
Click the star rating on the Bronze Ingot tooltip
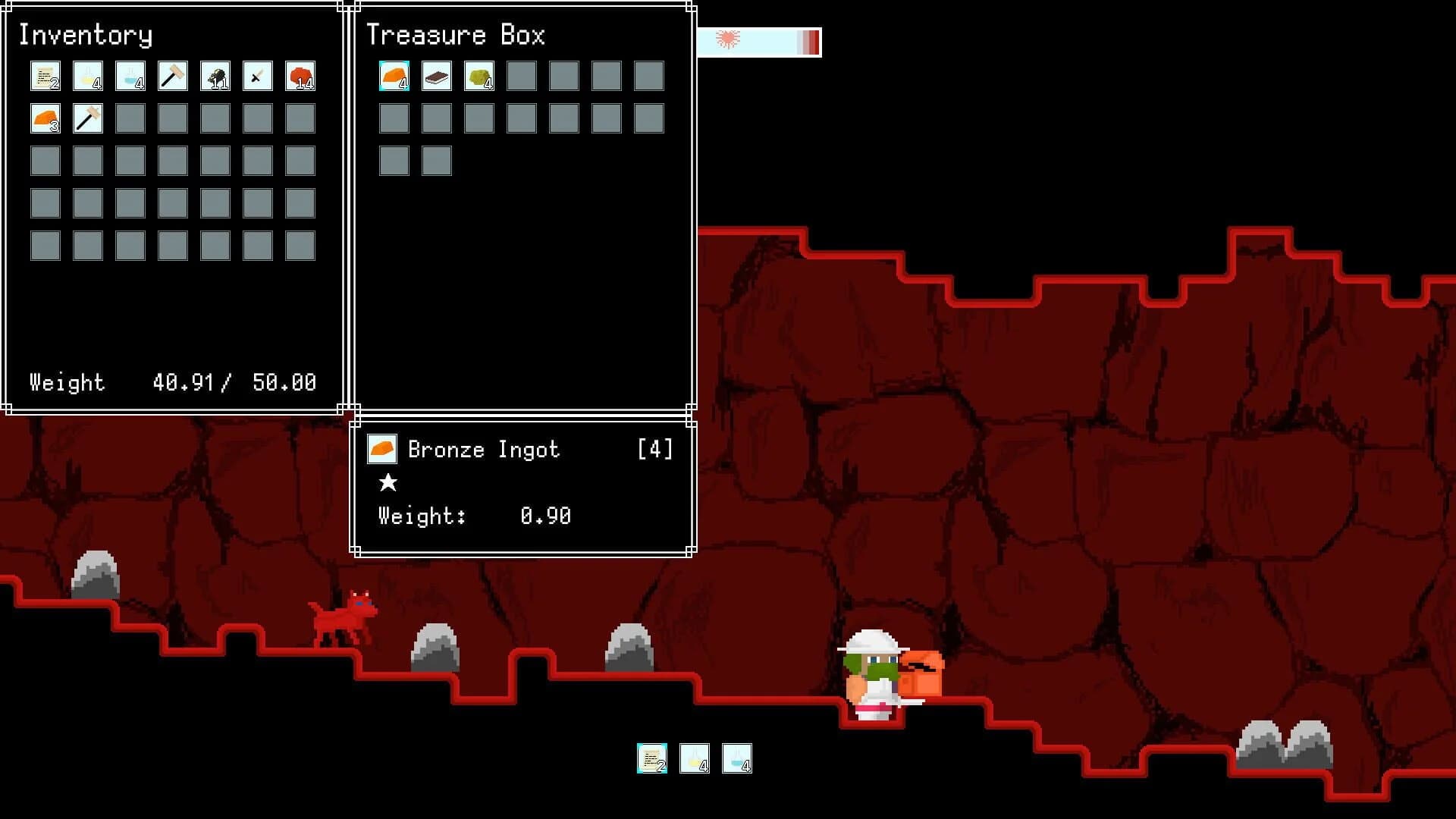point(388,483)
